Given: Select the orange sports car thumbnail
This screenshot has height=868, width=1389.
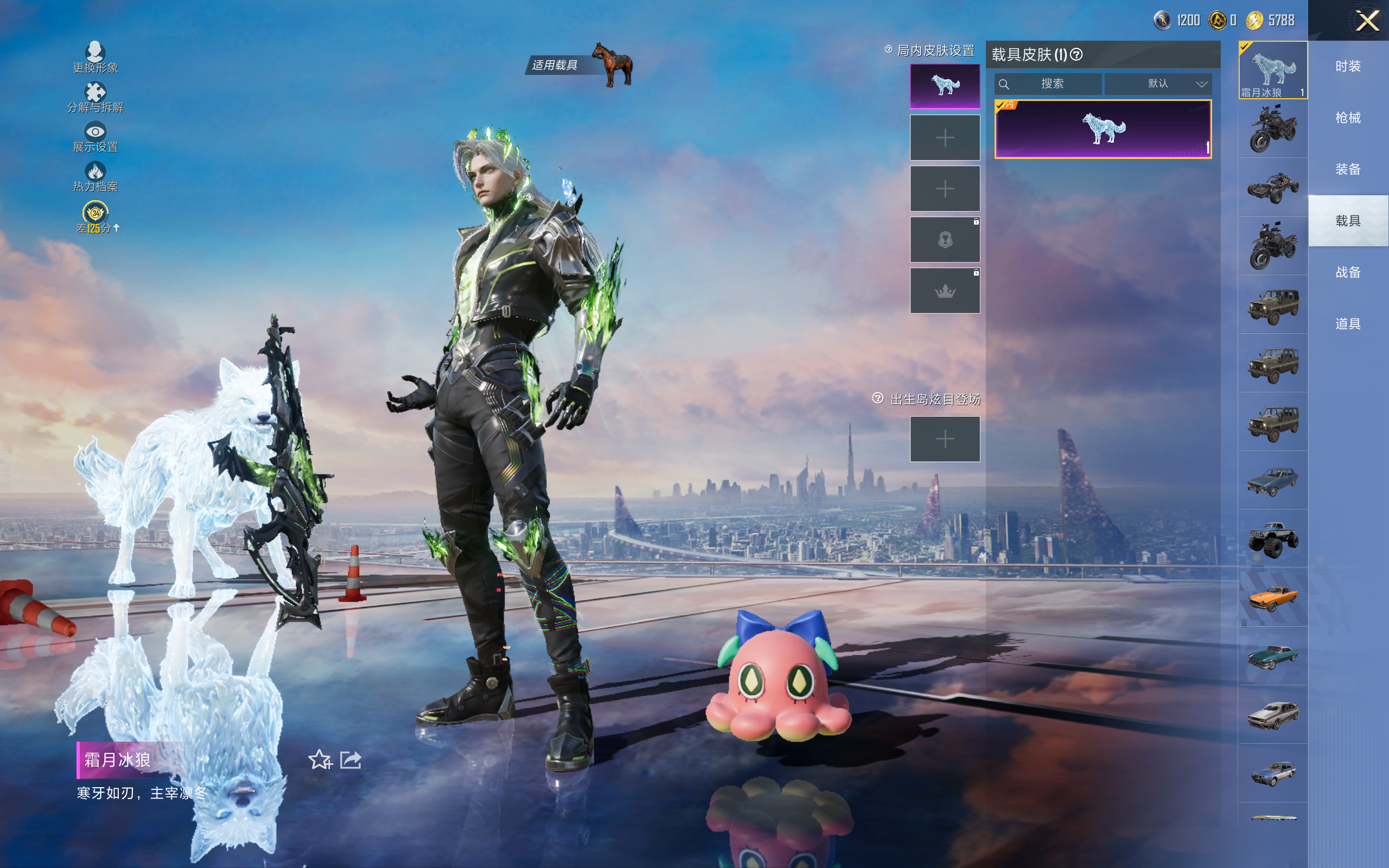Looking at the screenshot, I should (1272, 598).
